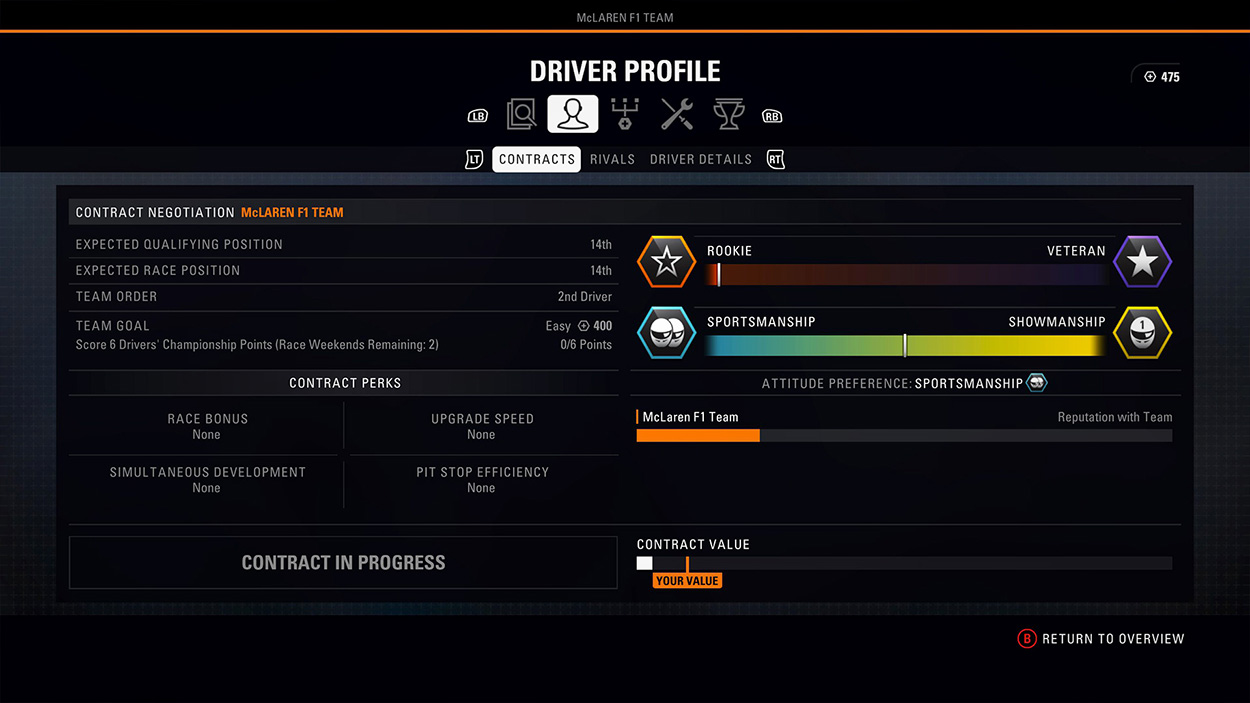
Task: Choose the Pit Stop Efficiency perk
Action: pyautogui.click(x=482, y=479)
